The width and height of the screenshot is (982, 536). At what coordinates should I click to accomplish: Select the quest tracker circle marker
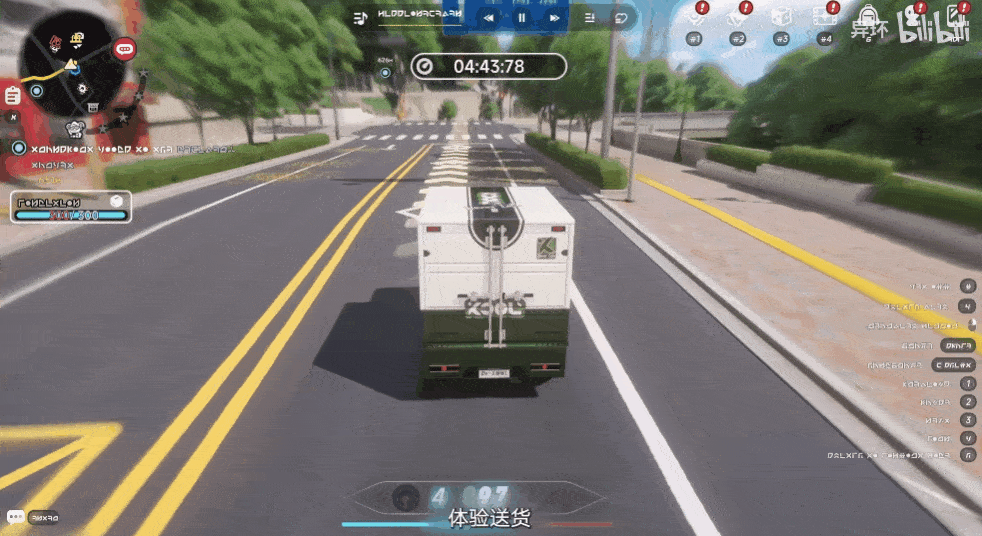(x=18, y=147)
